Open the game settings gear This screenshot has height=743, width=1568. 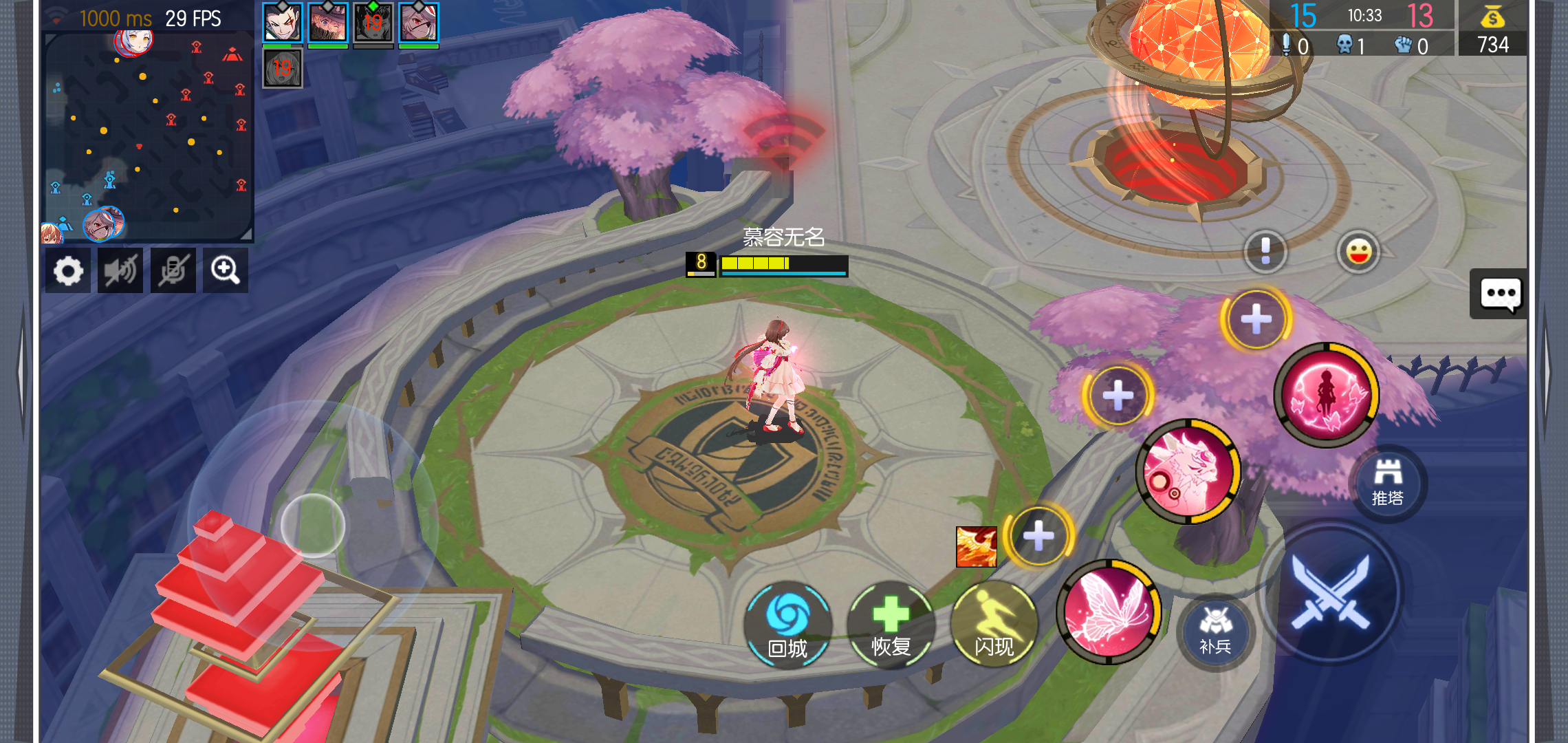tap(67, 270)
